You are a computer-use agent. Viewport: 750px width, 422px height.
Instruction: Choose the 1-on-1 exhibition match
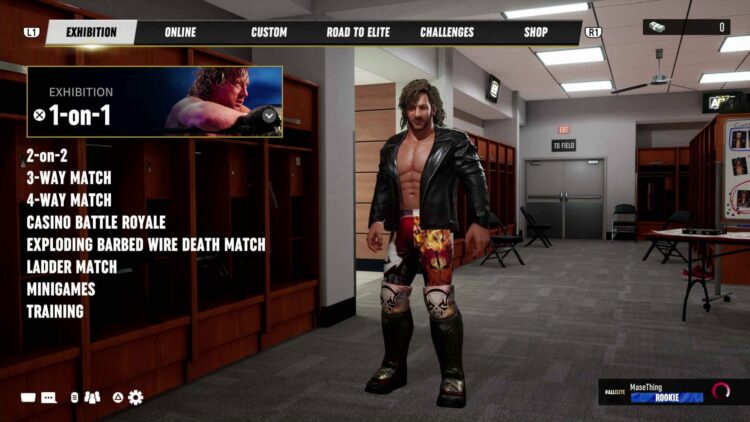[x=80, y=115]
